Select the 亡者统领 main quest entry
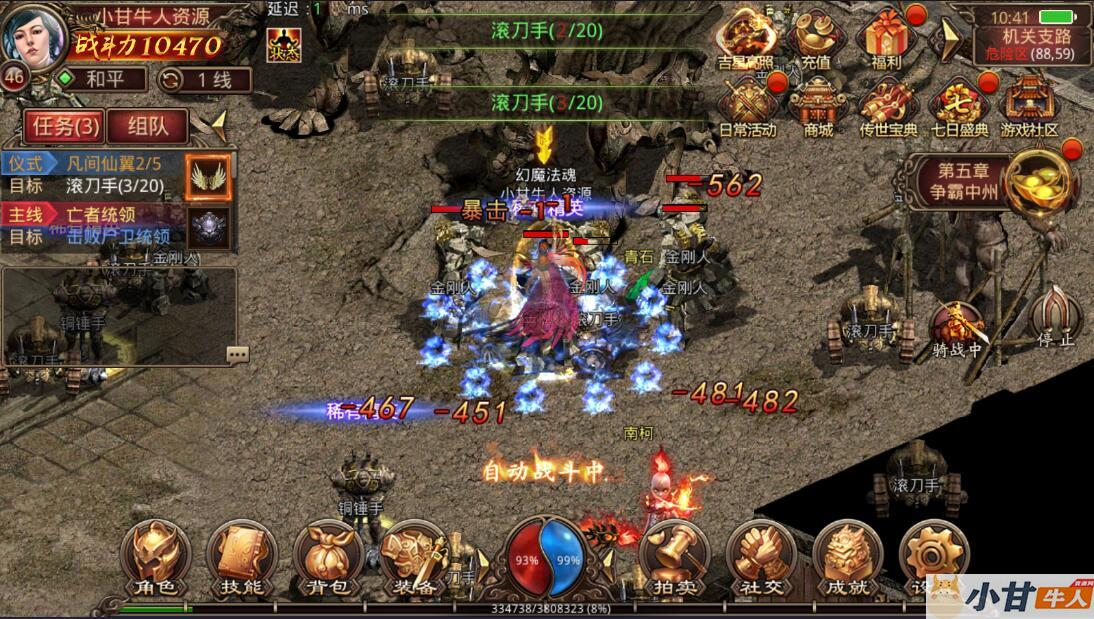This screenshot has height=619, width=1094. (x=97, y=226)
